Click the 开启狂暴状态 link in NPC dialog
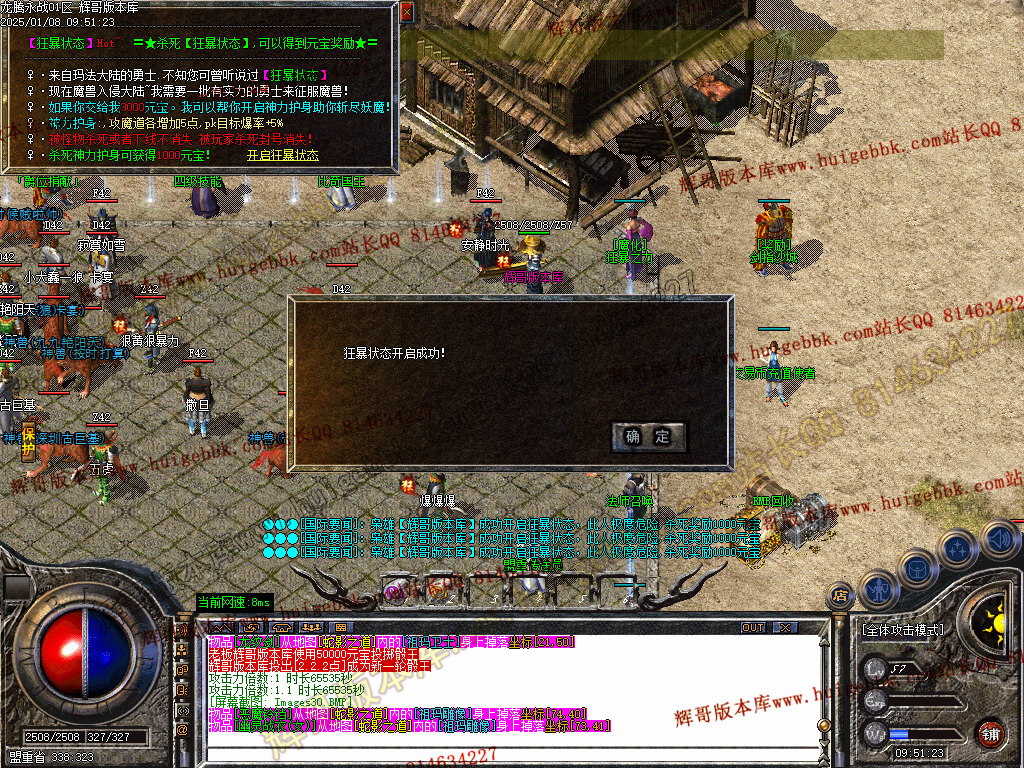Image resolution: width=1024 pixels, height=768 pixels. [282, 155]
